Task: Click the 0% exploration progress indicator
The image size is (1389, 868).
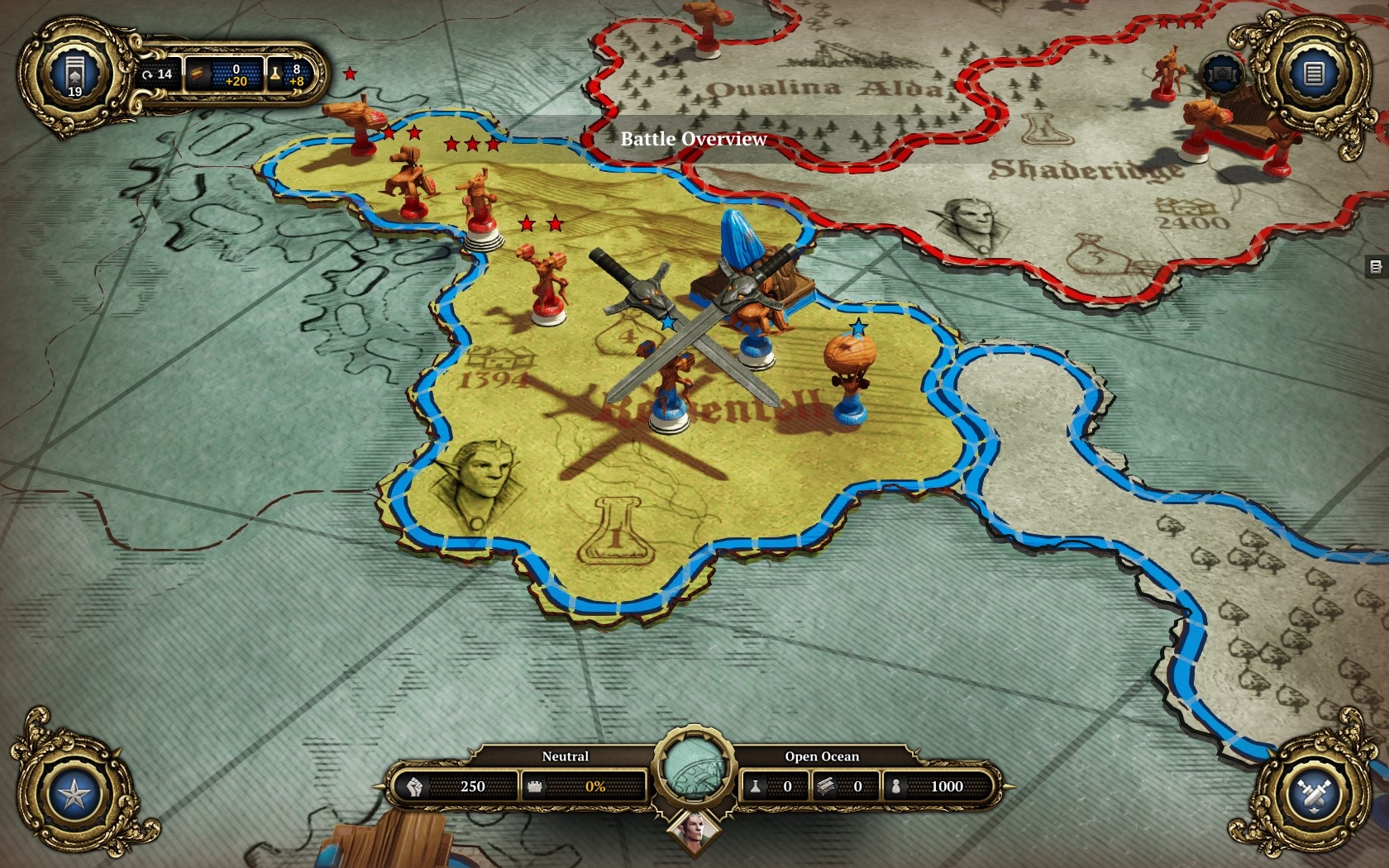Action: [595, 786]
